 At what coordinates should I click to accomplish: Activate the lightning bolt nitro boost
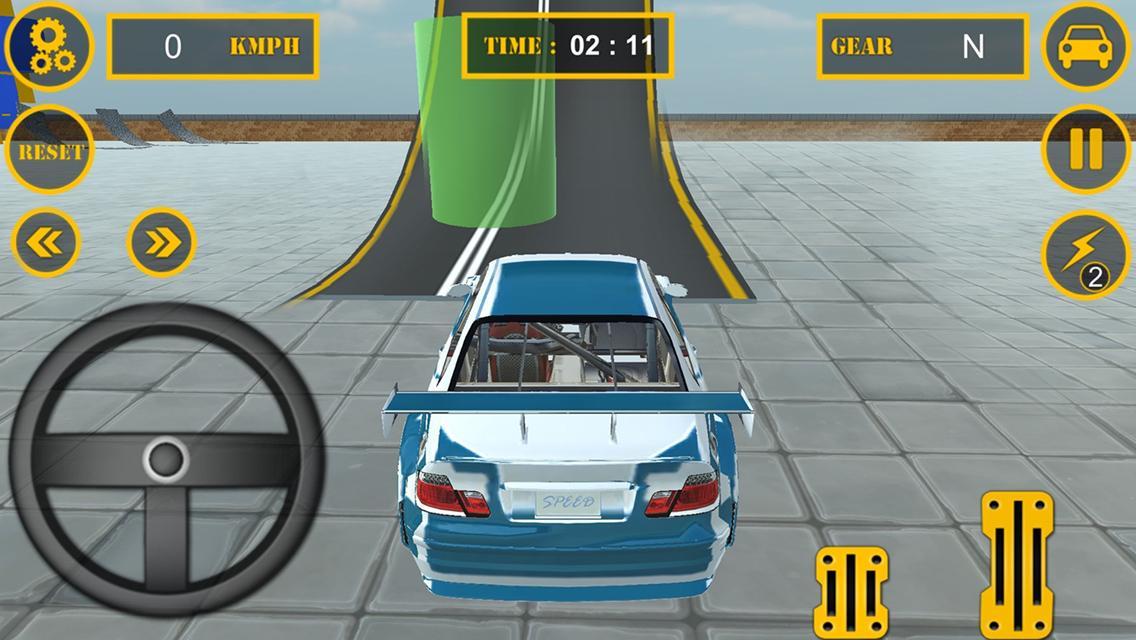click(x=1086, y=254)
